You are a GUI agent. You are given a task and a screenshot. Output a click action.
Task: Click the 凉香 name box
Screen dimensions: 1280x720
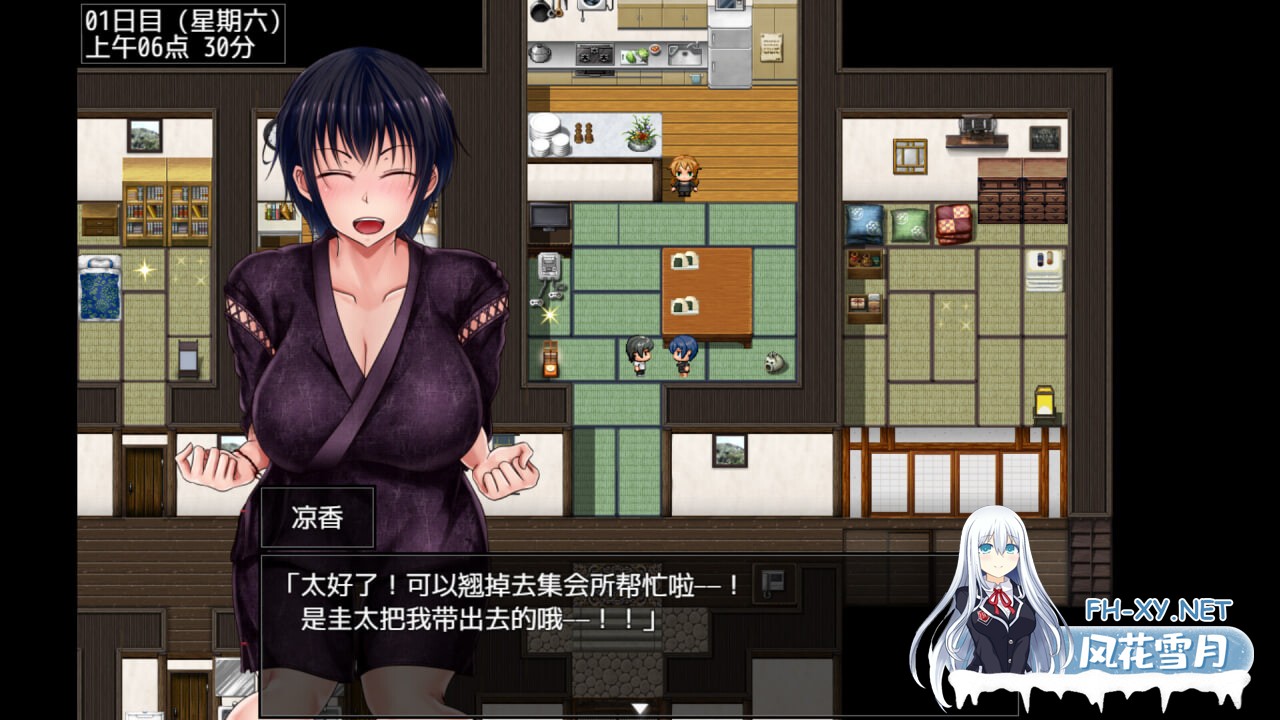315,517
